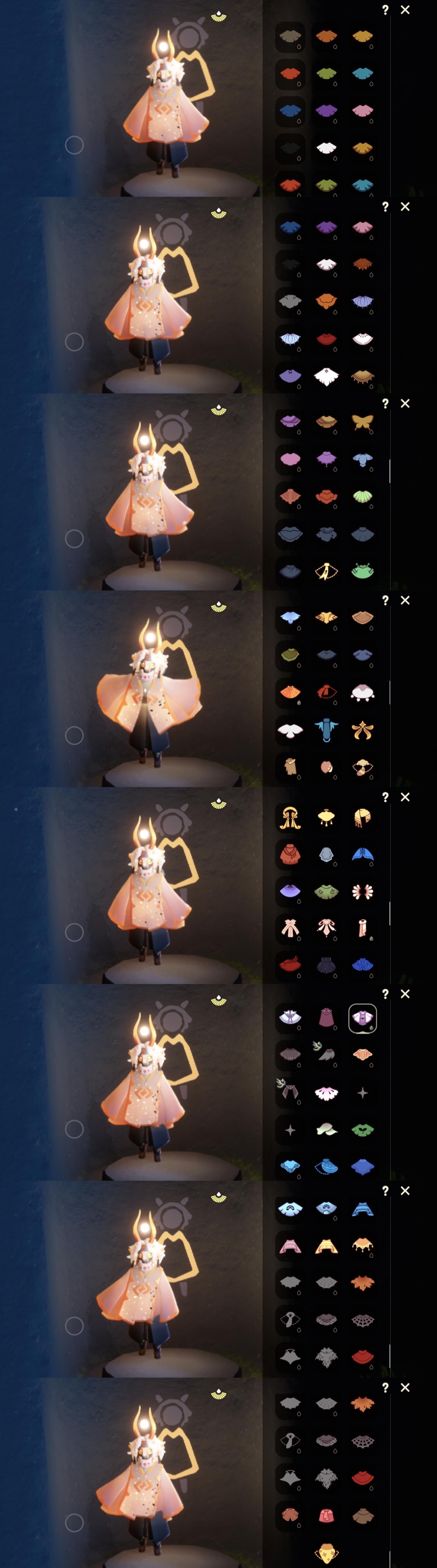The height and width of the screenshot is (1568, 437).
Task: Select the dotted-outline paper kite cape
Action: click(x=326, y=571)
